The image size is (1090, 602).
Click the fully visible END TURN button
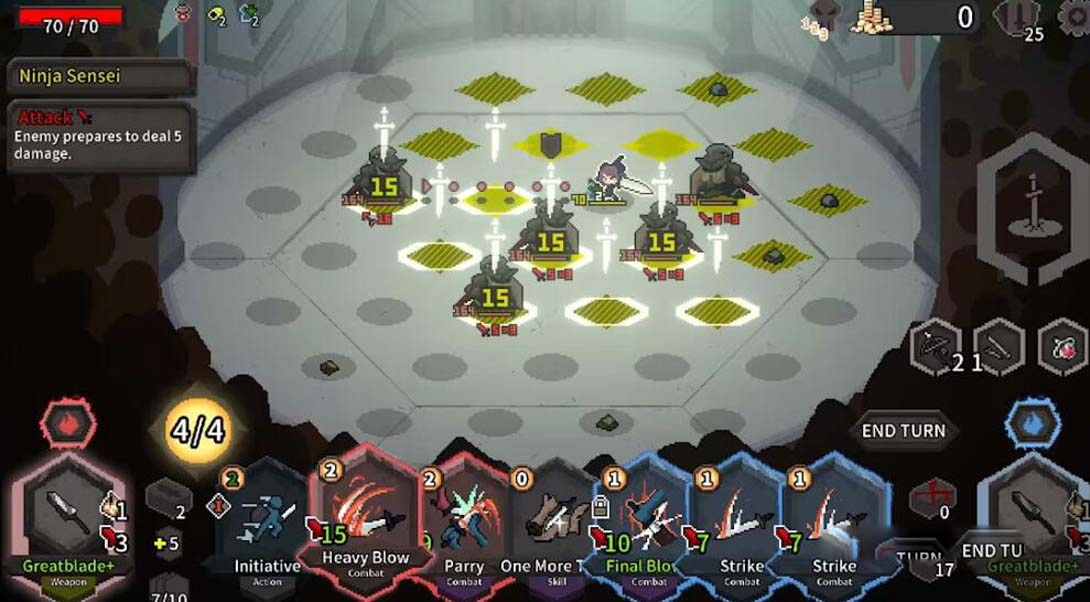pyautogui.click(x=903, y=431)
